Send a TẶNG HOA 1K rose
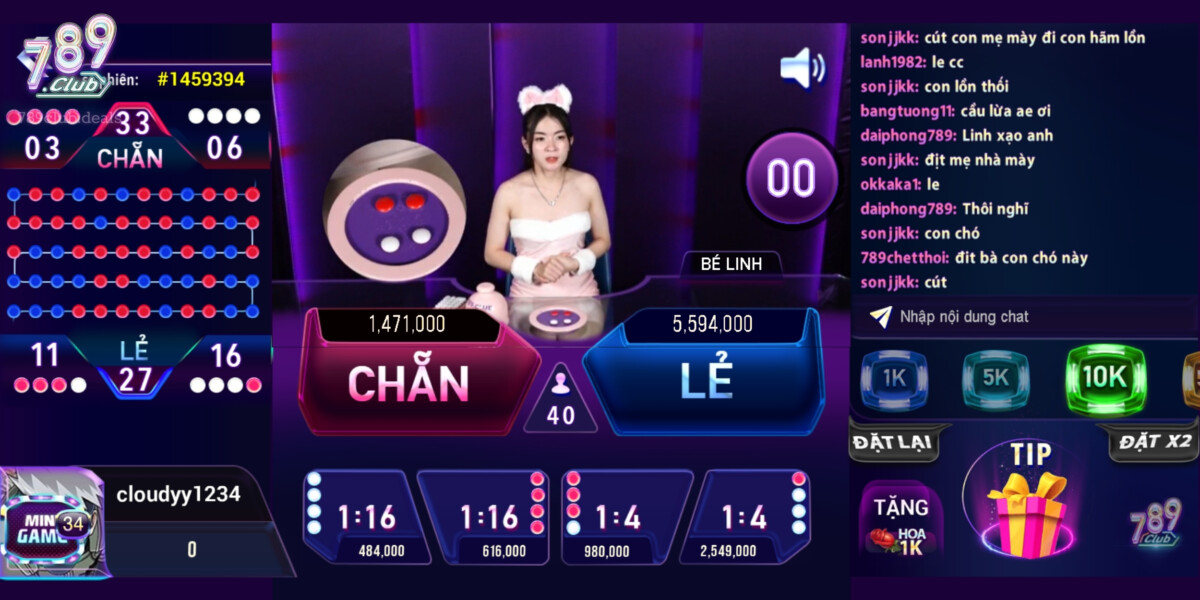 pyautogui.click(x=898, y=522)
